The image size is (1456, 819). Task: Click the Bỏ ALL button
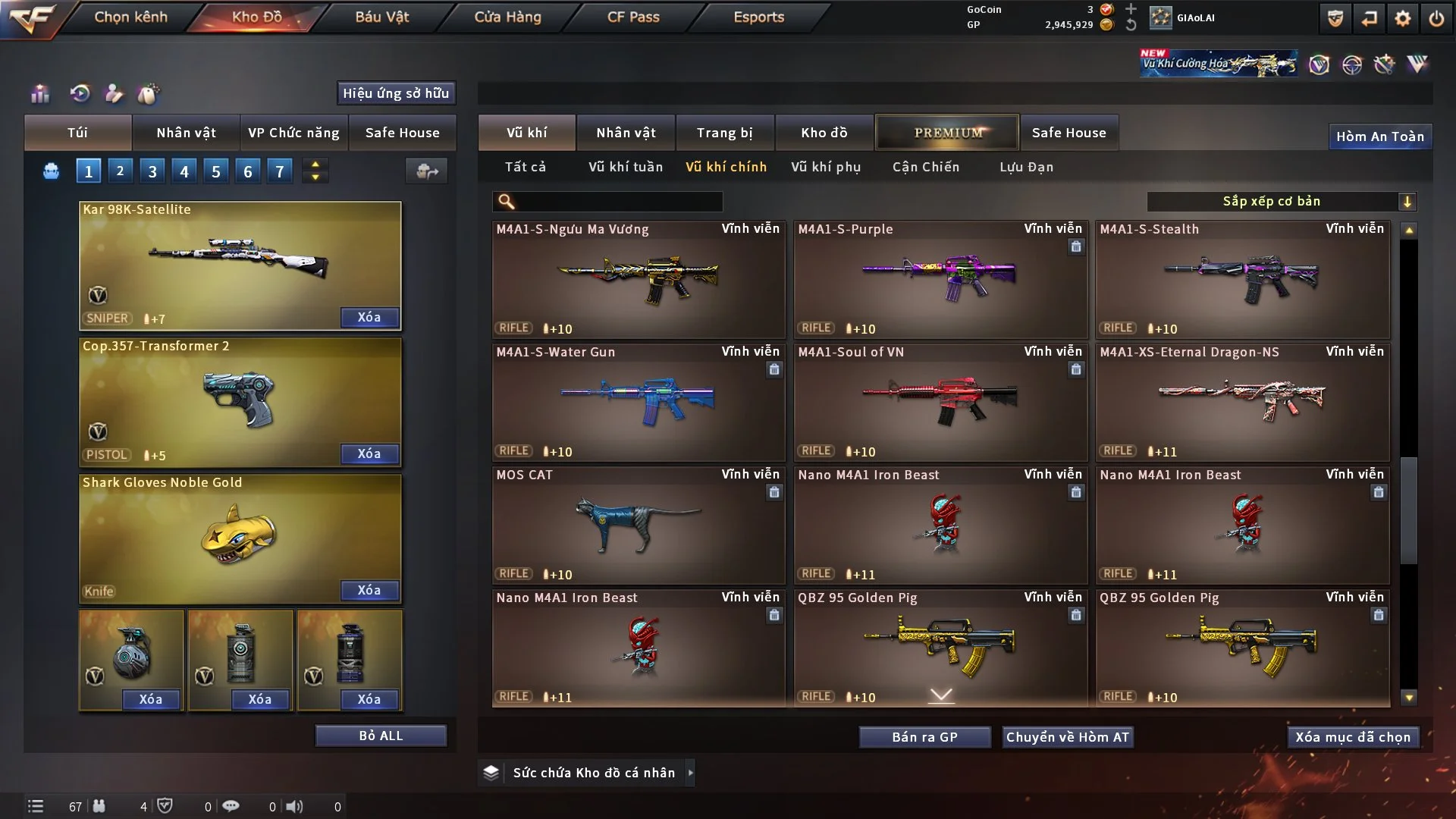[381, 736]
